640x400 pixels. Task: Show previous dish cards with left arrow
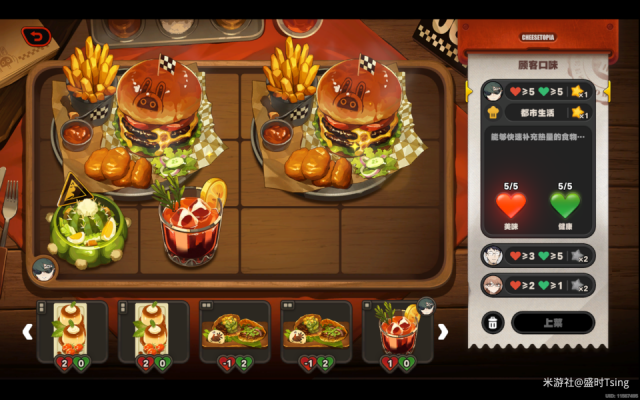coord(28,331)
